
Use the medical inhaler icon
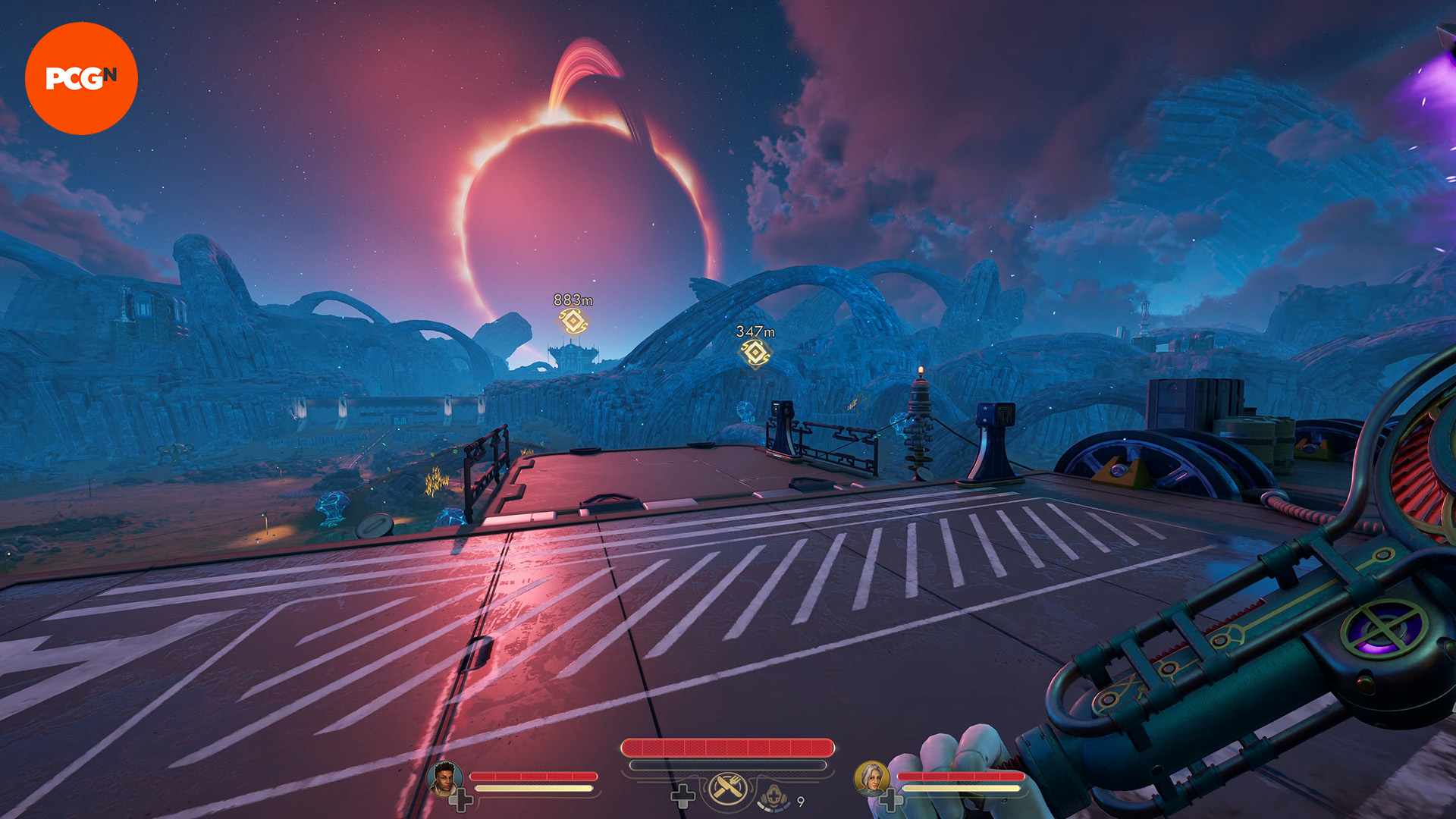(x=773, y=796)
